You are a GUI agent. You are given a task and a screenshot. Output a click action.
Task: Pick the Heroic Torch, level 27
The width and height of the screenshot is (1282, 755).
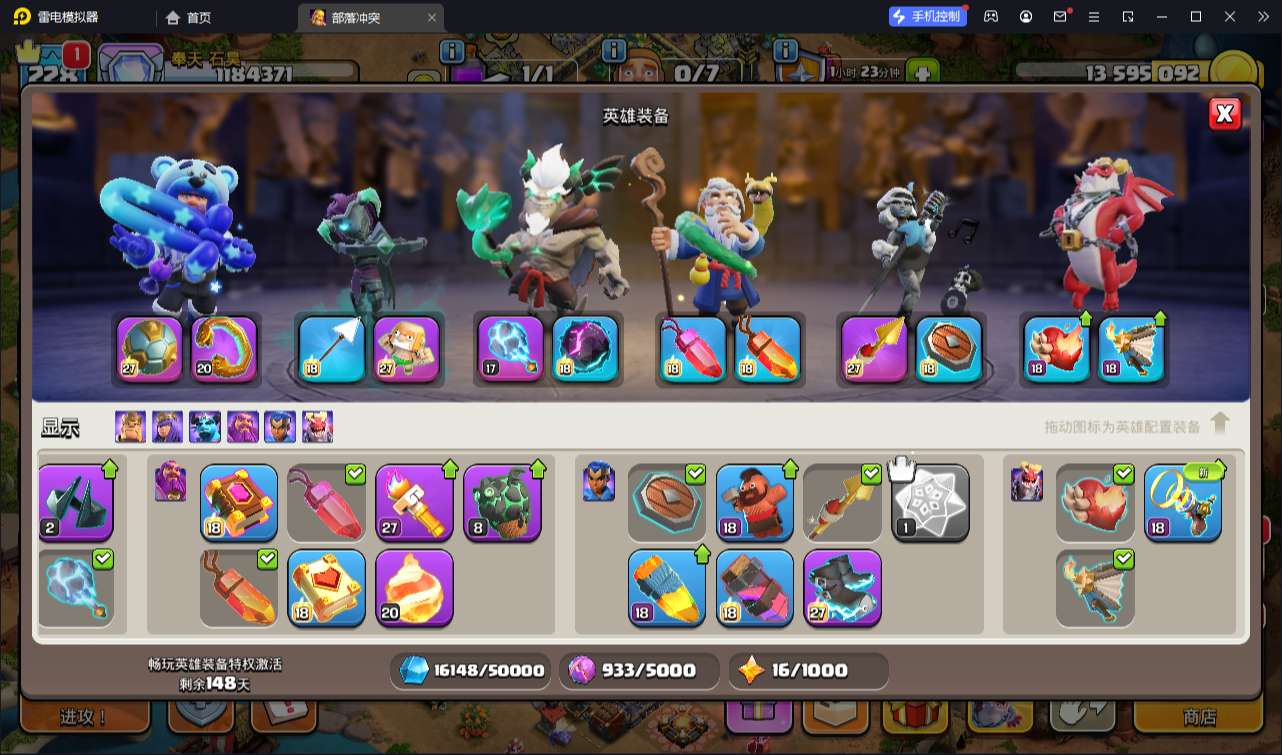(414, 502)
